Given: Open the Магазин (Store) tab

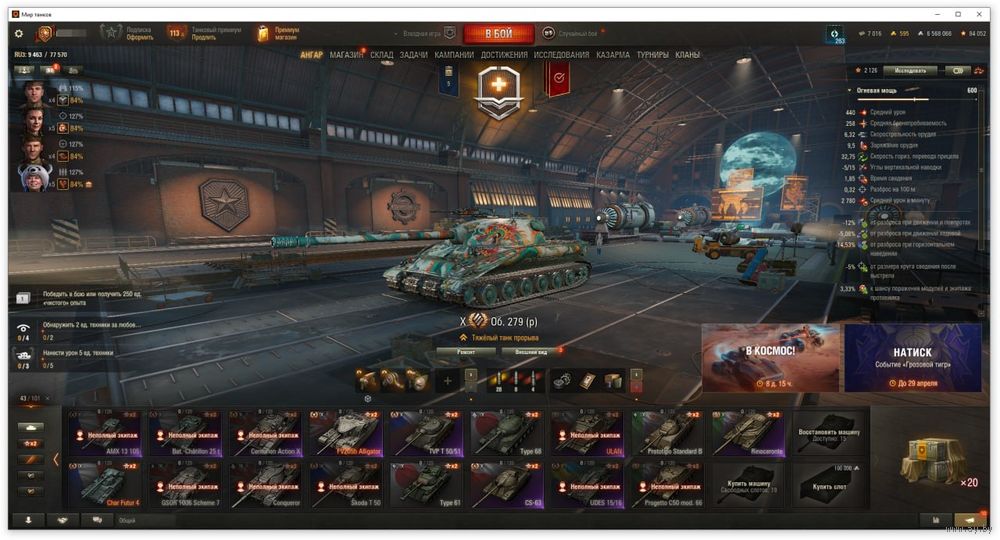Looking at the screenshot, I should click(347, 55).
